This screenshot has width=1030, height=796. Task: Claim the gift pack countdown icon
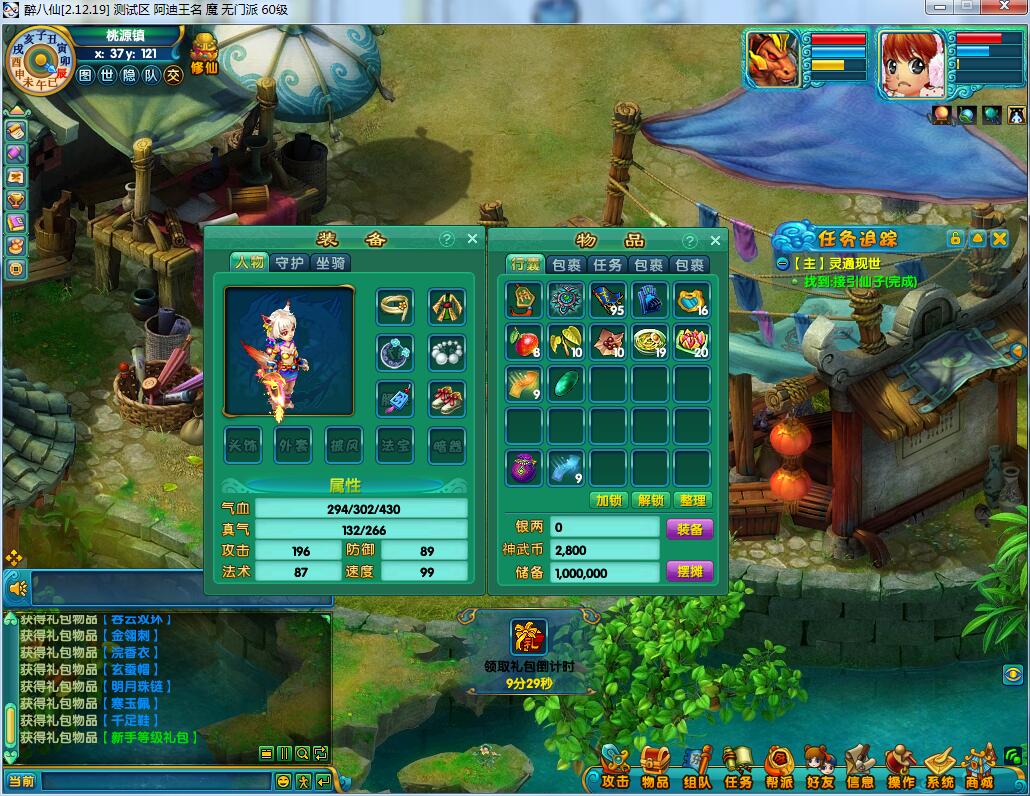pyautogui.click(x=527, y=636)
